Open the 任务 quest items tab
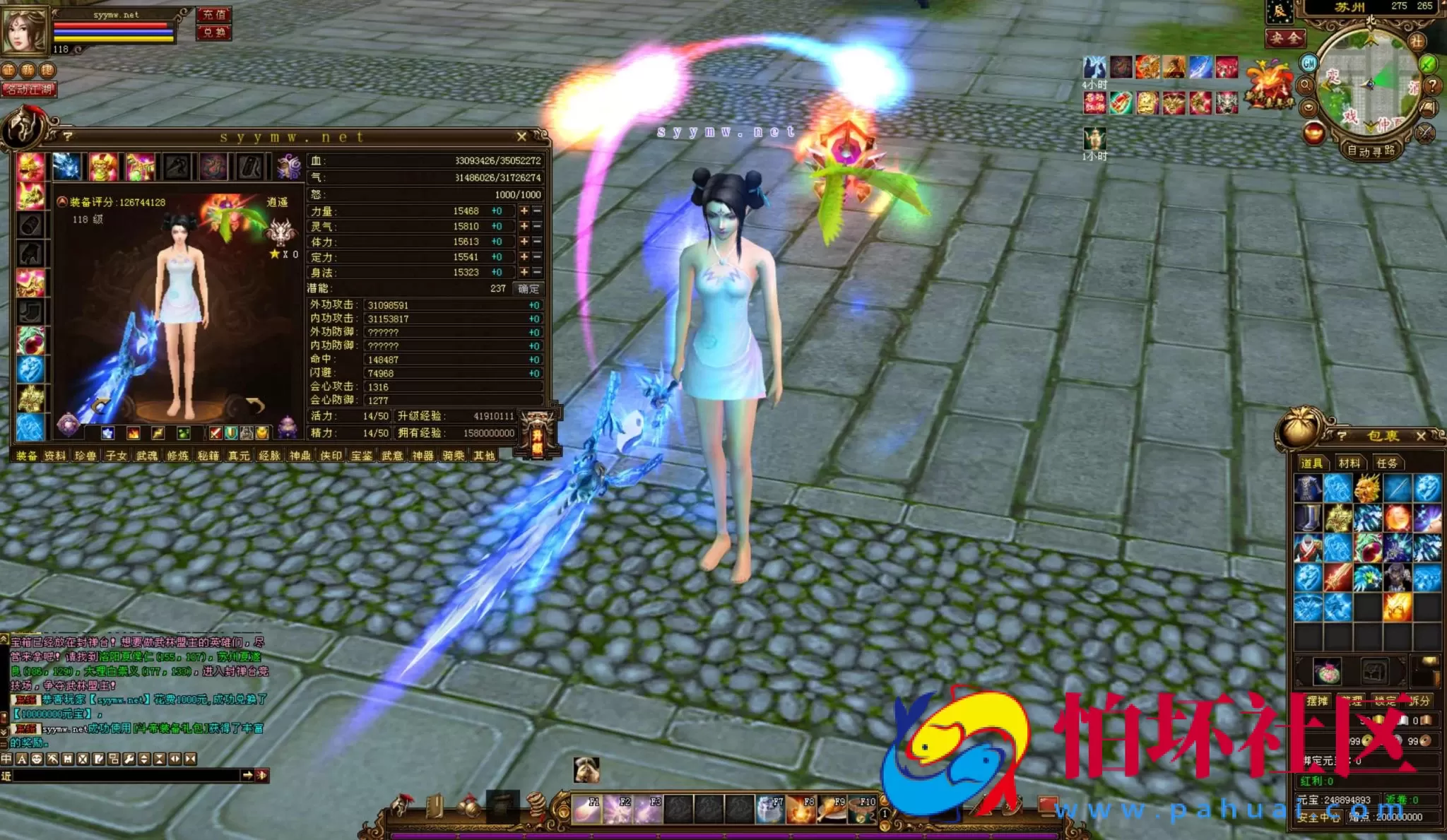The height and width of the screenshot is (840, 1447). pyautogui.click(x=1386, y=463)
